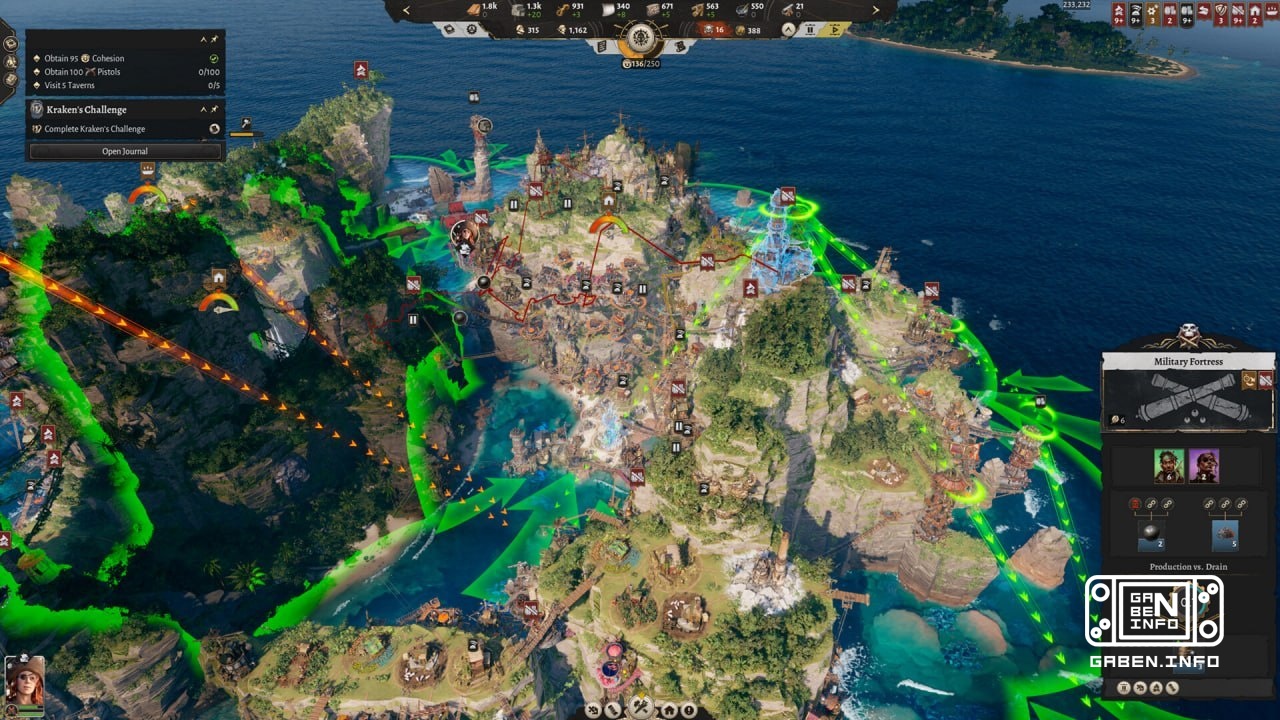Click the scroll icon left of the central emblem
Screen dimensions: 1280x720
(x=601, y=47)
